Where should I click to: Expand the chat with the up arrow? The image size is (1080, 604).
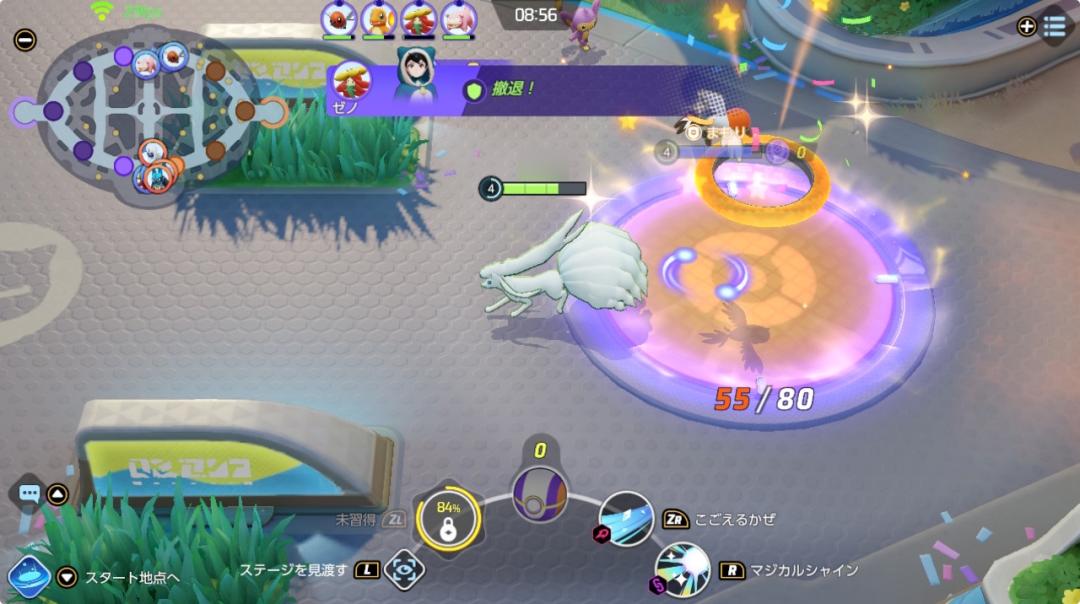tap(58, 494)
